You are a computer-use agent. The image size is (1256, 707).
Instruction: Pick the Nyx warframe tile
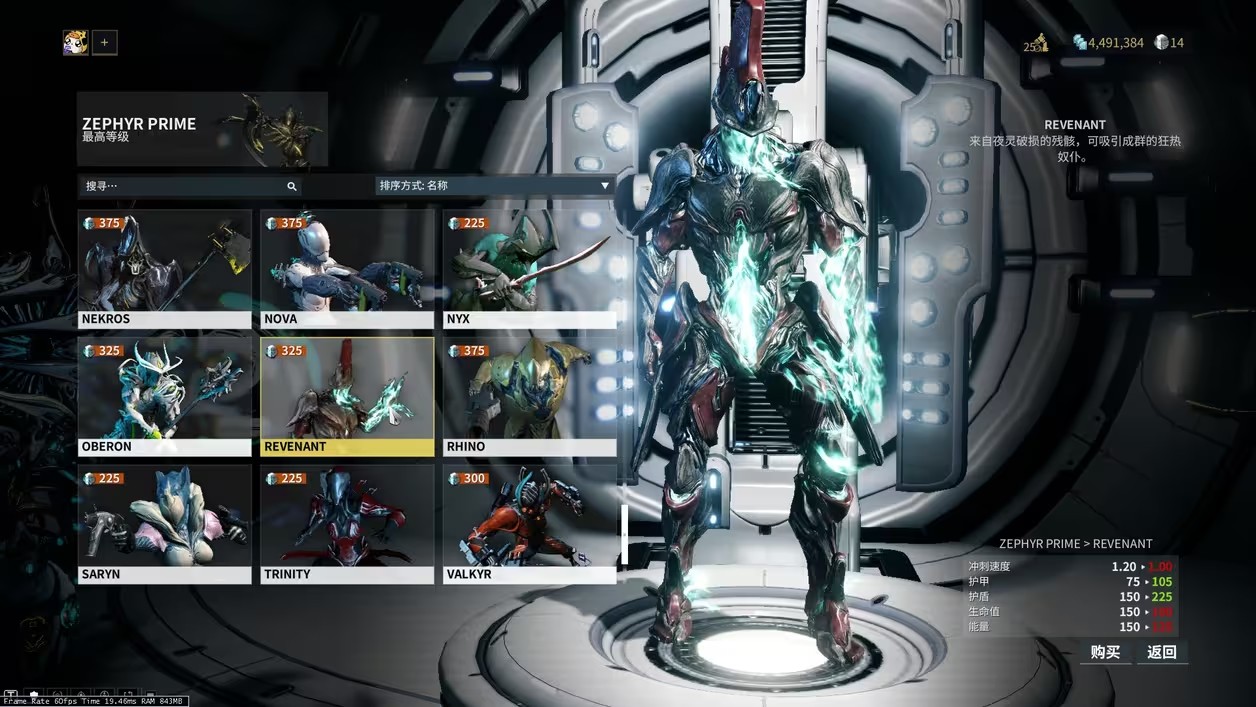[529, 269]
